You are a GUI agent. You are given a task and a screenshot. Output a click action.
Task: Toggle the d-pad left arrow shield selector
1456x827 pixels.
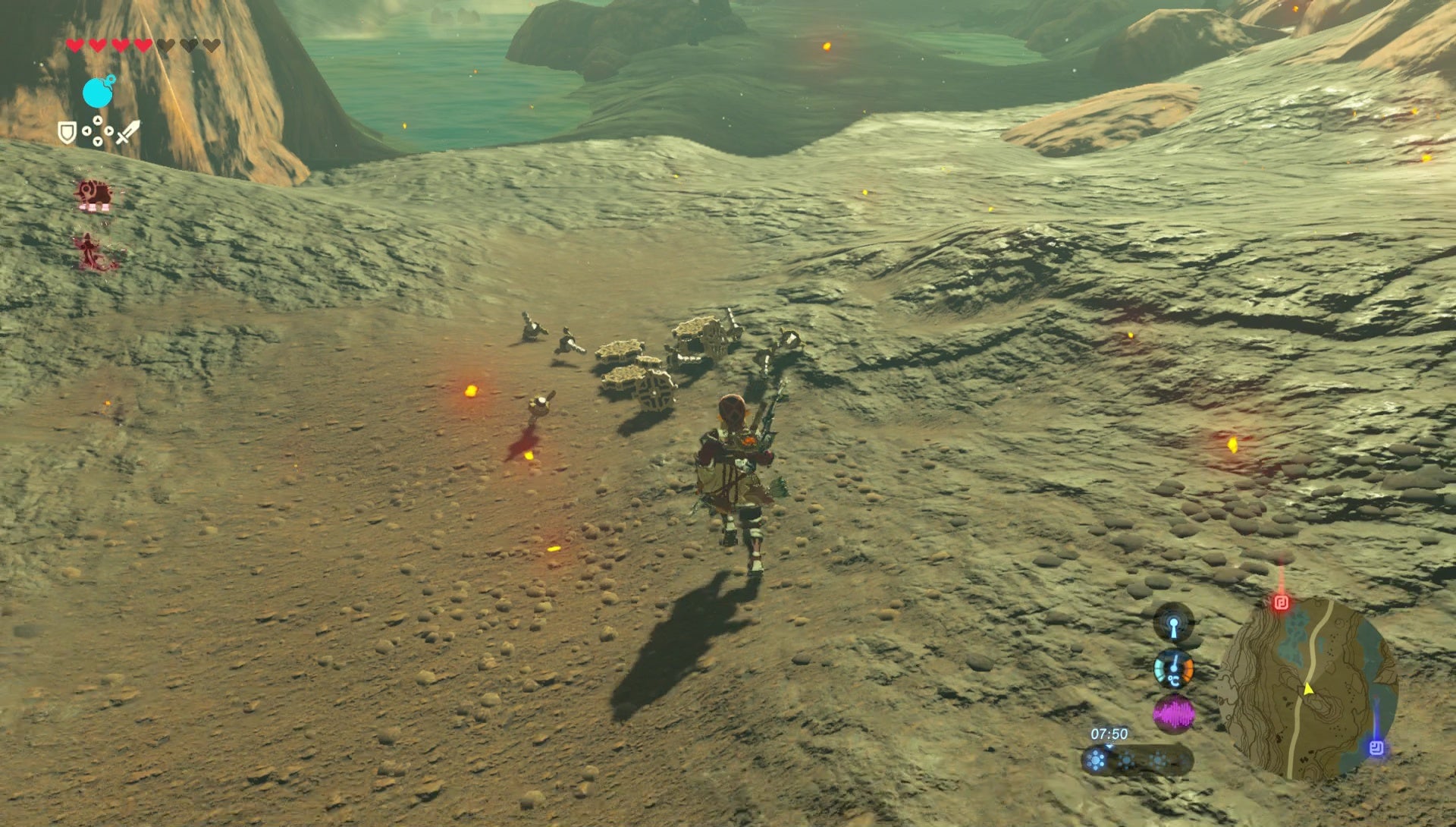tap(87, 131)
